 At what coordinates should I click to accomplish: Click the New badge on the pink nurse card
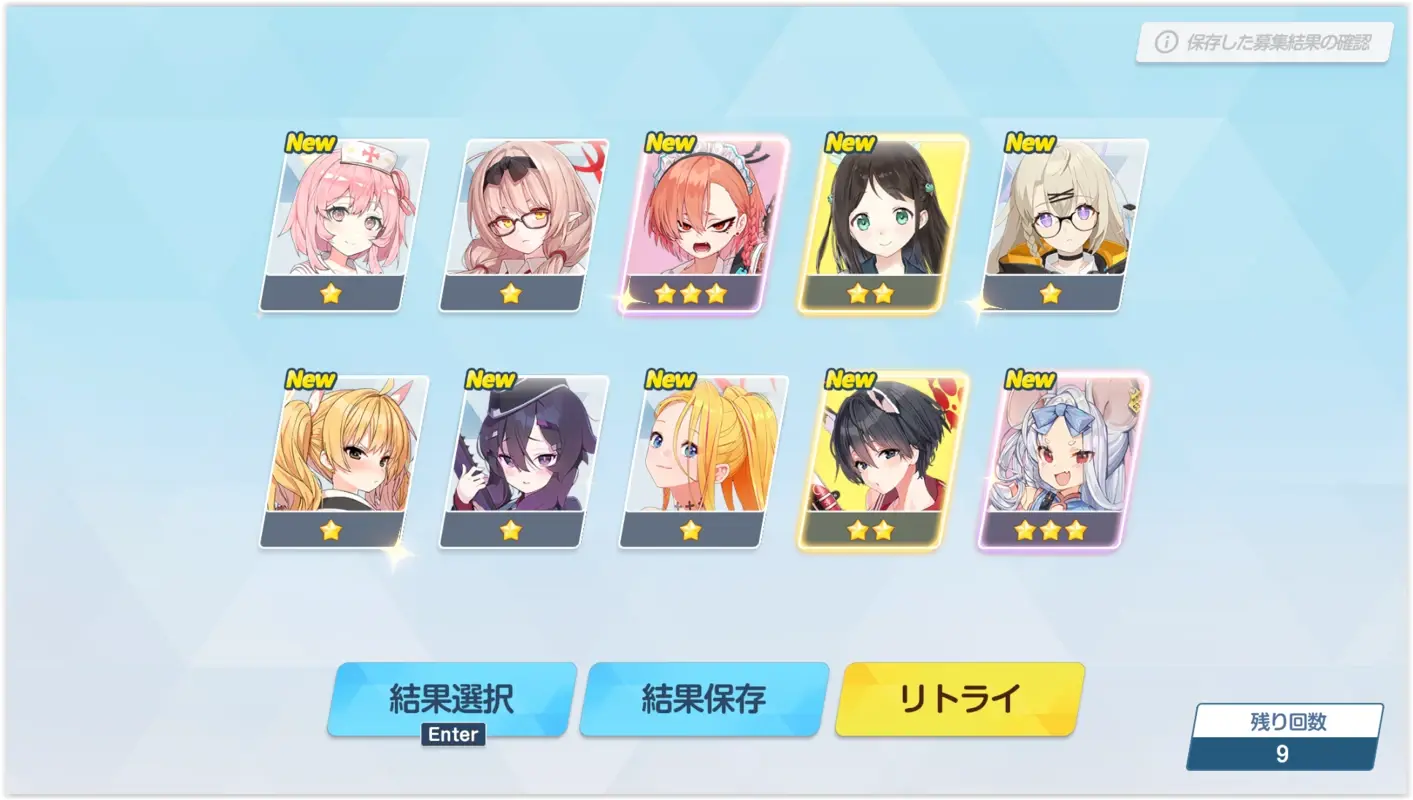tap(310, 143)
